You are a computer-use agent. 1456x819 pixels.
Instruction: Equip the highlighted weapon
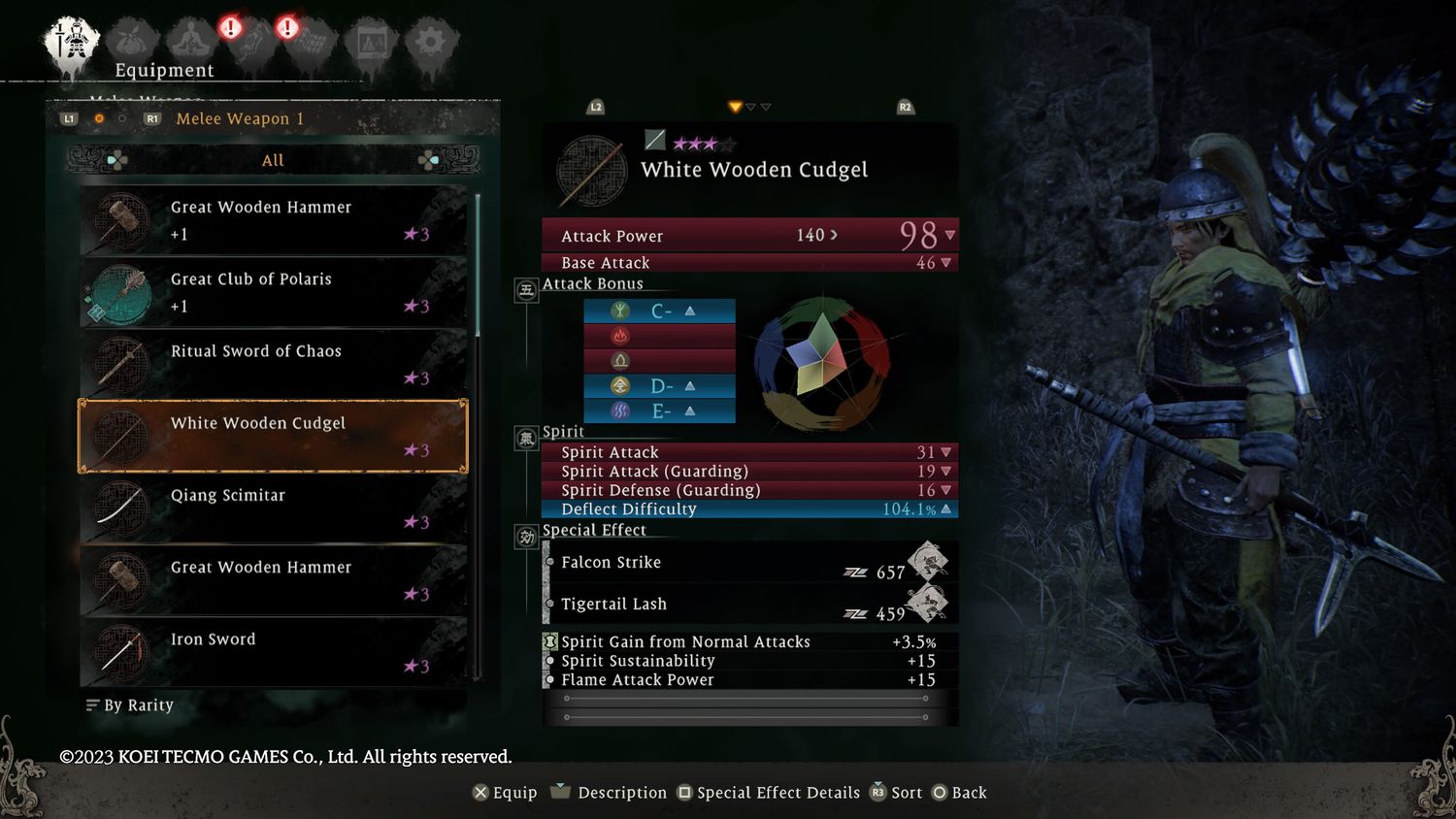[504, 793]
